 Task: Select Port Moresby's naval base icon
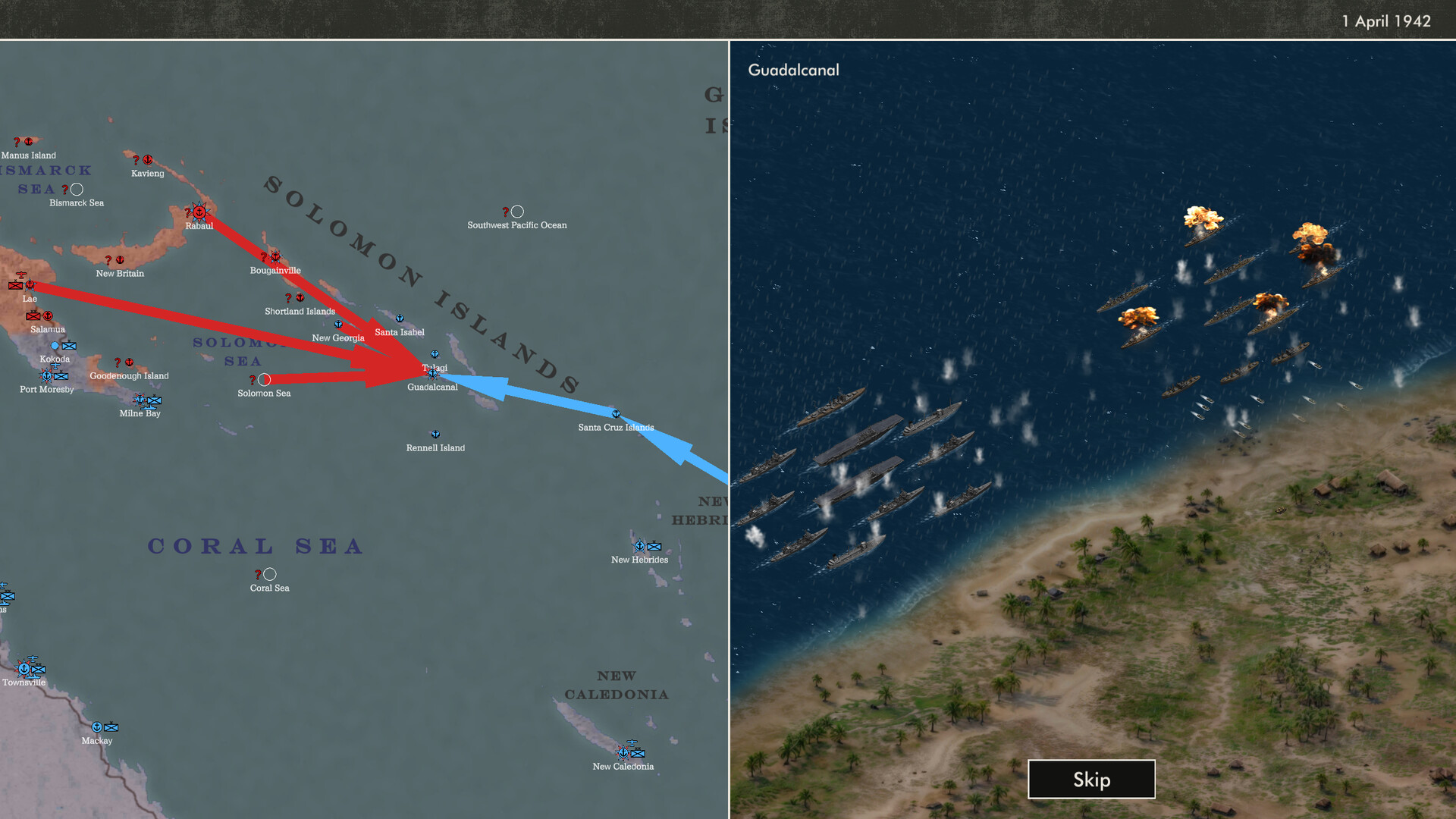point(46,375)
